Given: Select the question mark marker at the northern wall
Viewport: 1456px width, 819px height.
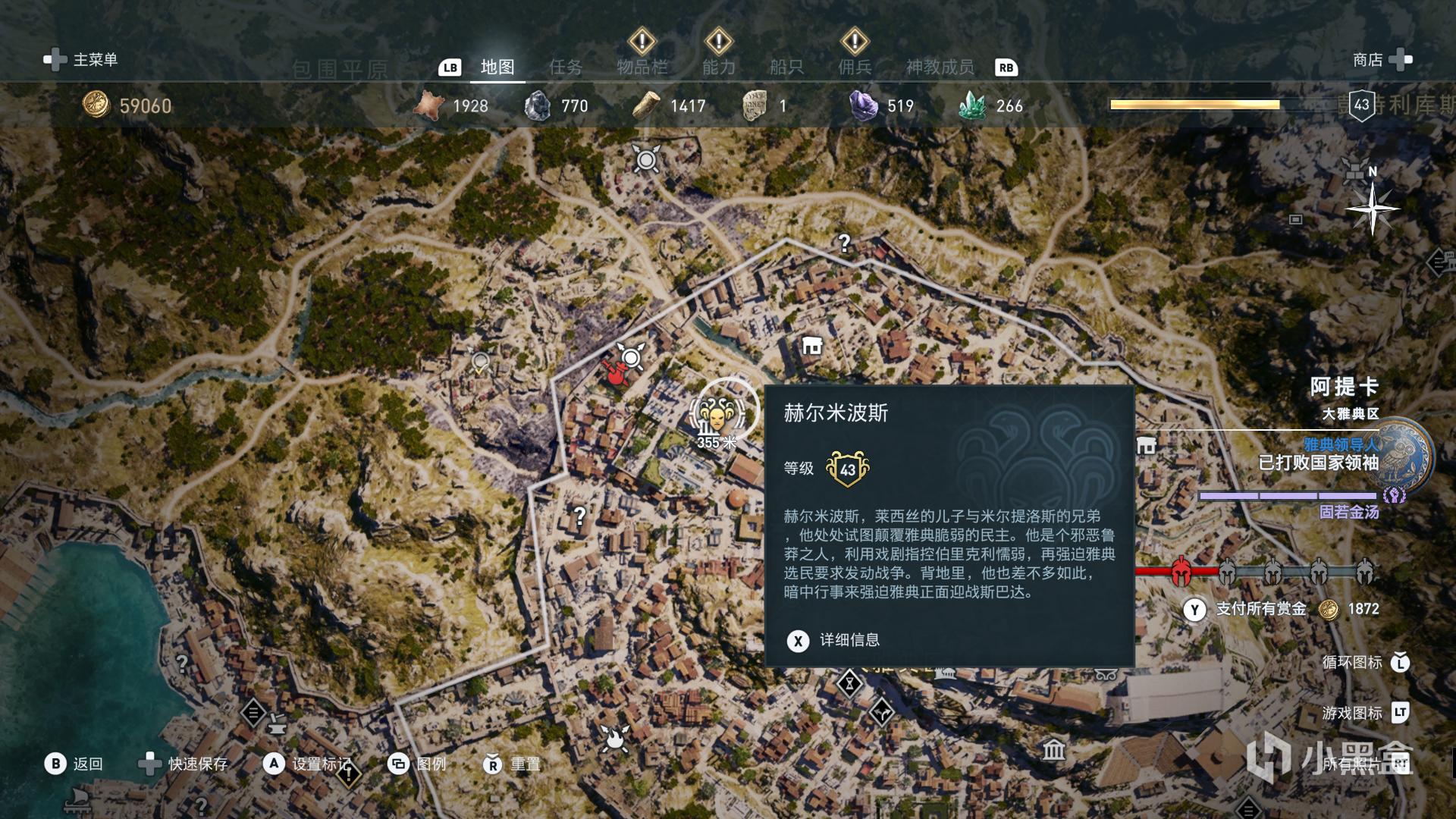Looking at the screenshot, I should pos(844,243).
